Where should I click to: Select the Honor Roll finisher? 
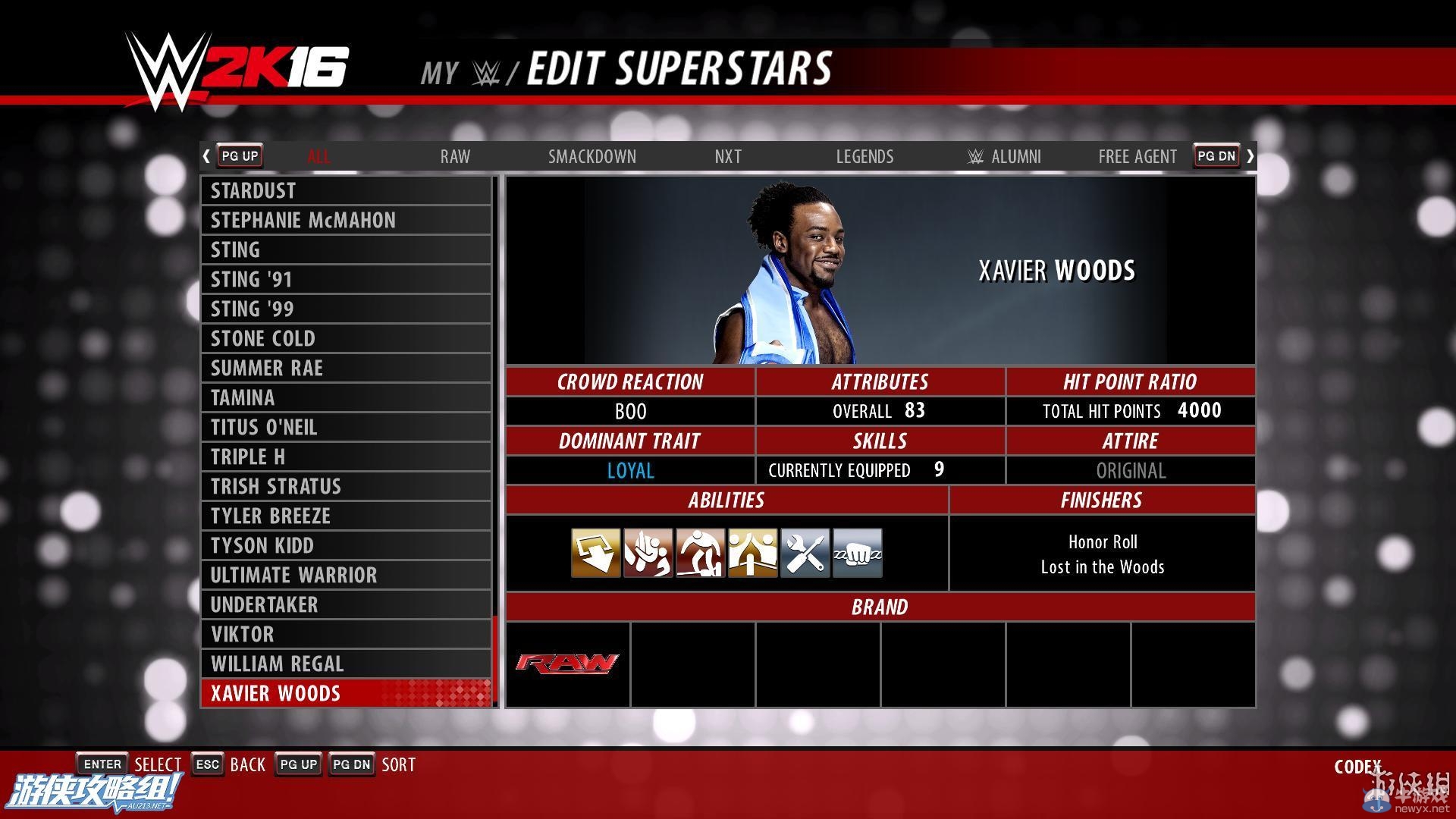[x=1101, y=541]
